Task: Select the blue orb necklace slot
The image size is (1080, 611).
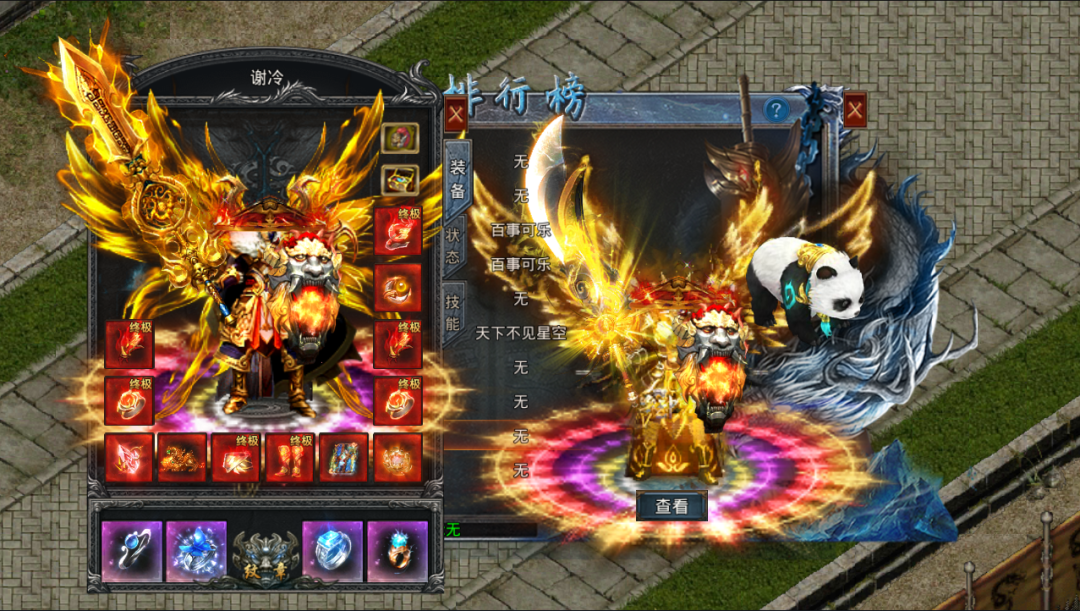Action: [132, 551]
